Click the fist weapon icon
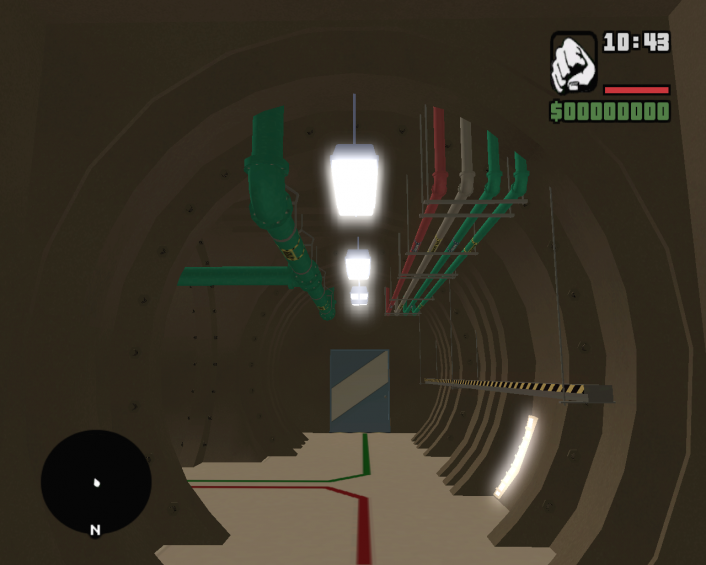The image size is (706, 565). tap(573, 62)
